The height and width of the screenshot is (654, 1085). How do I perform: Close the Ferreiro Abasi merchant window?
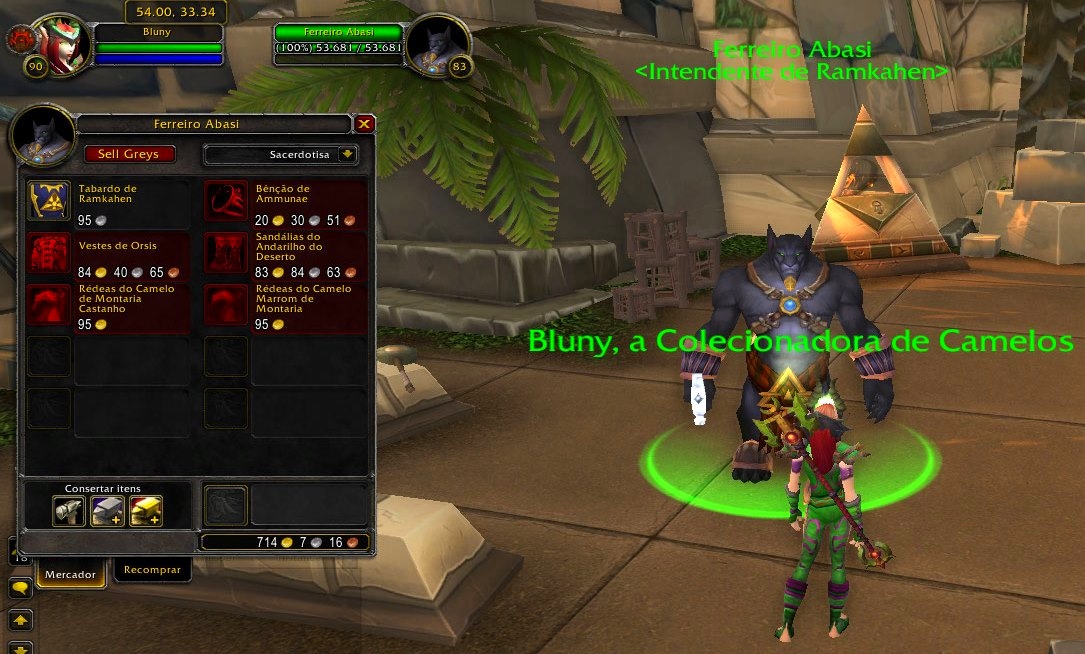coord(365,124)
